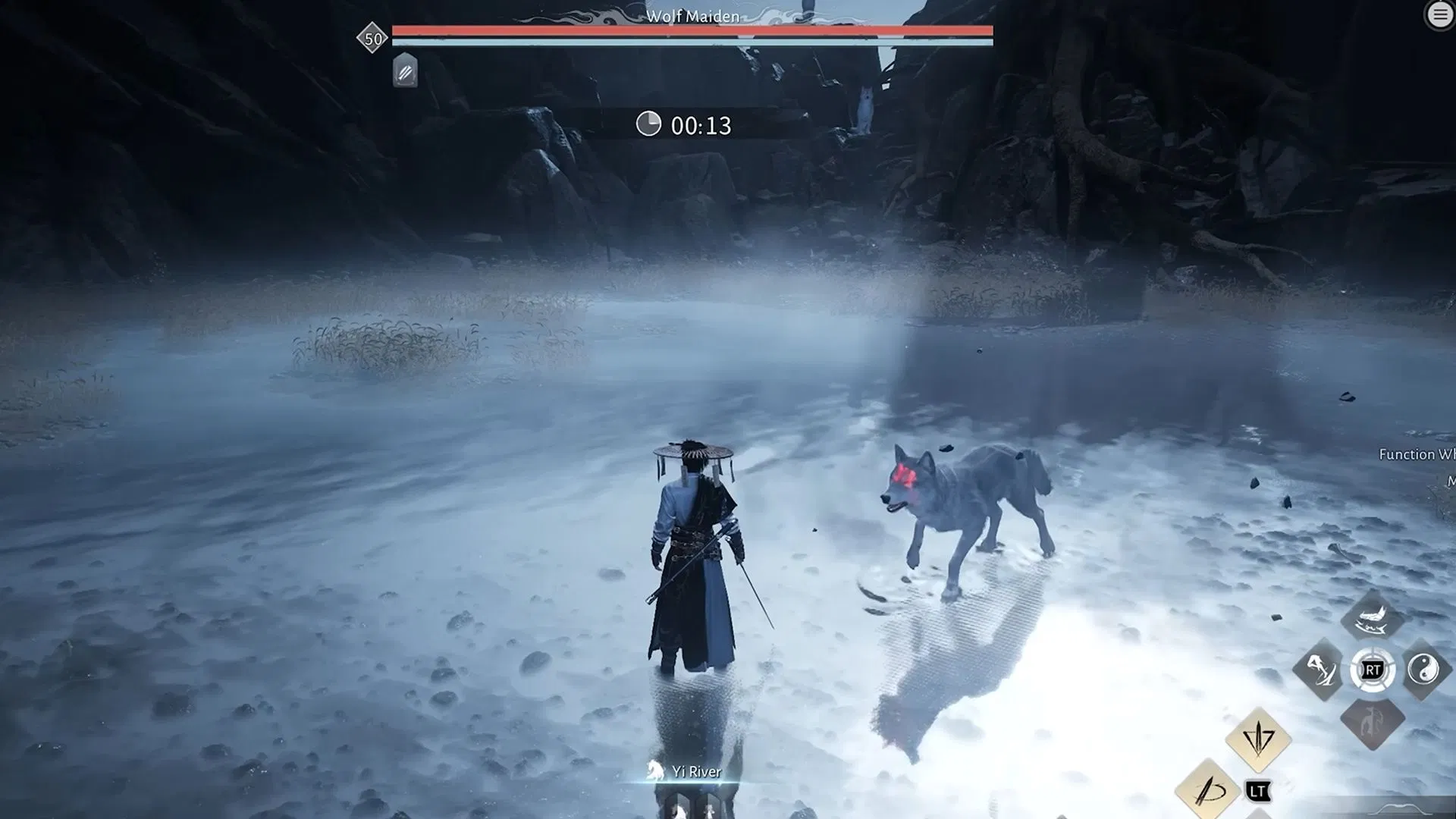The width and height of the screenshot is (1456, 819).
Task: Select the leaping dodge skill icon
Action: click(1323, 670)
